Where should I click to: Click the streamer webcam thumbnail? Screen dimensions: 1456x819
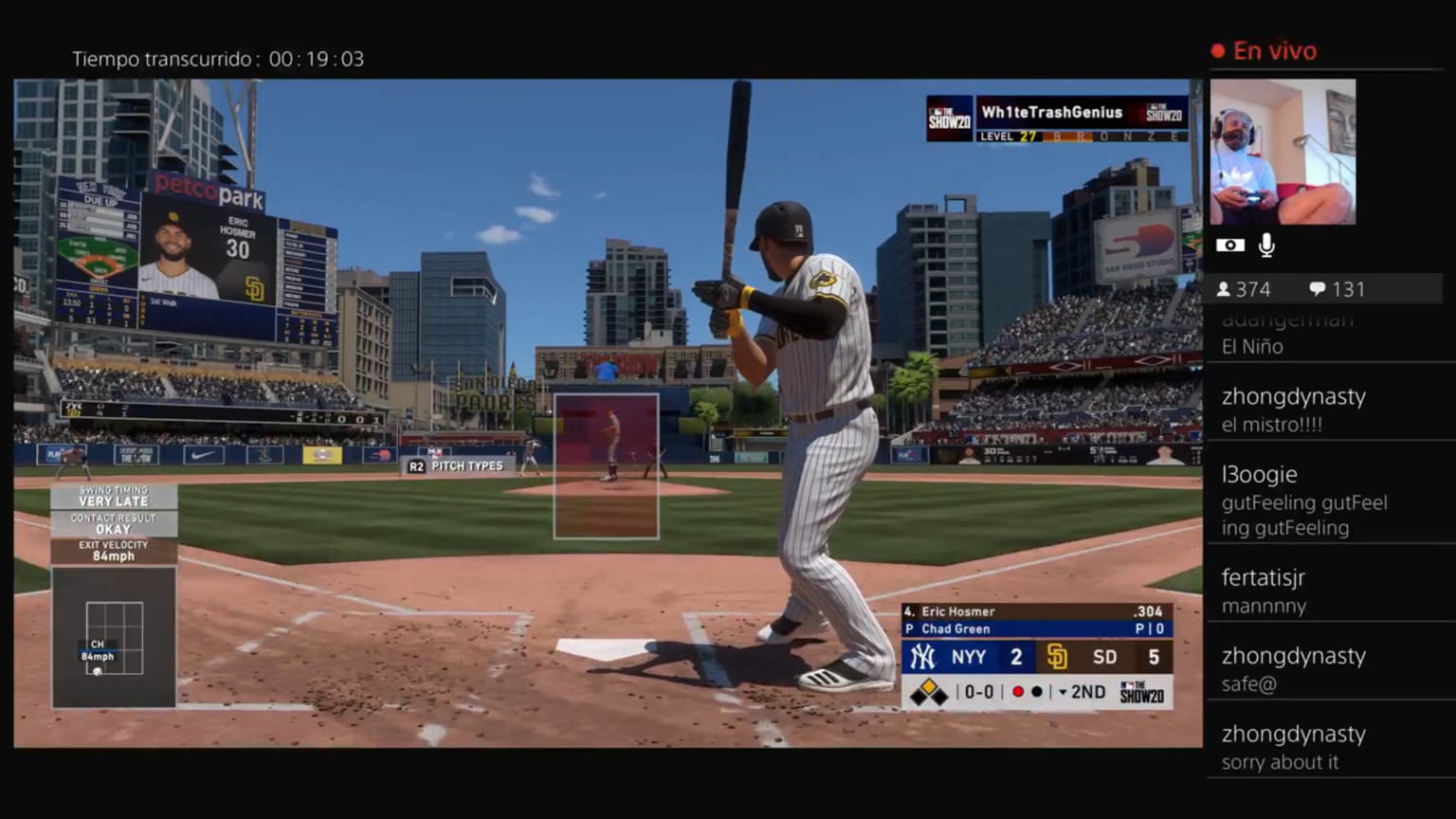pyautogui.click(x=1283, y=152)
